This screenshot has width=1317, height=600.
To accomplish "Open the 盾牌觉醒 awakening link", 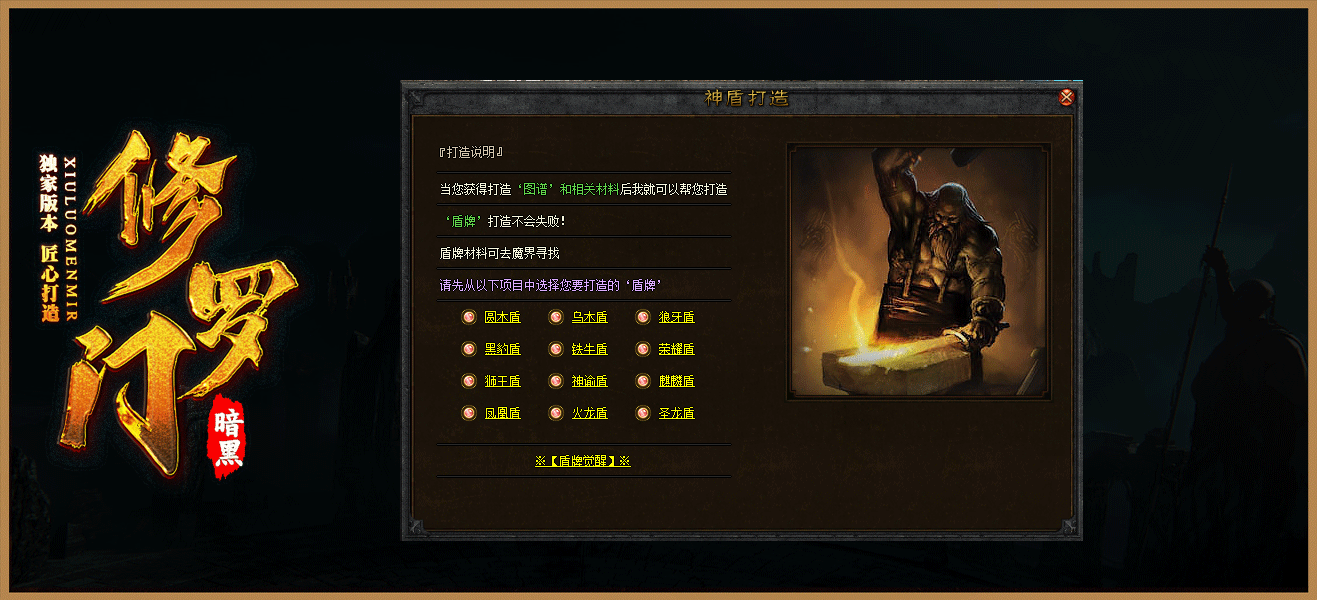I will pos(583,462).
